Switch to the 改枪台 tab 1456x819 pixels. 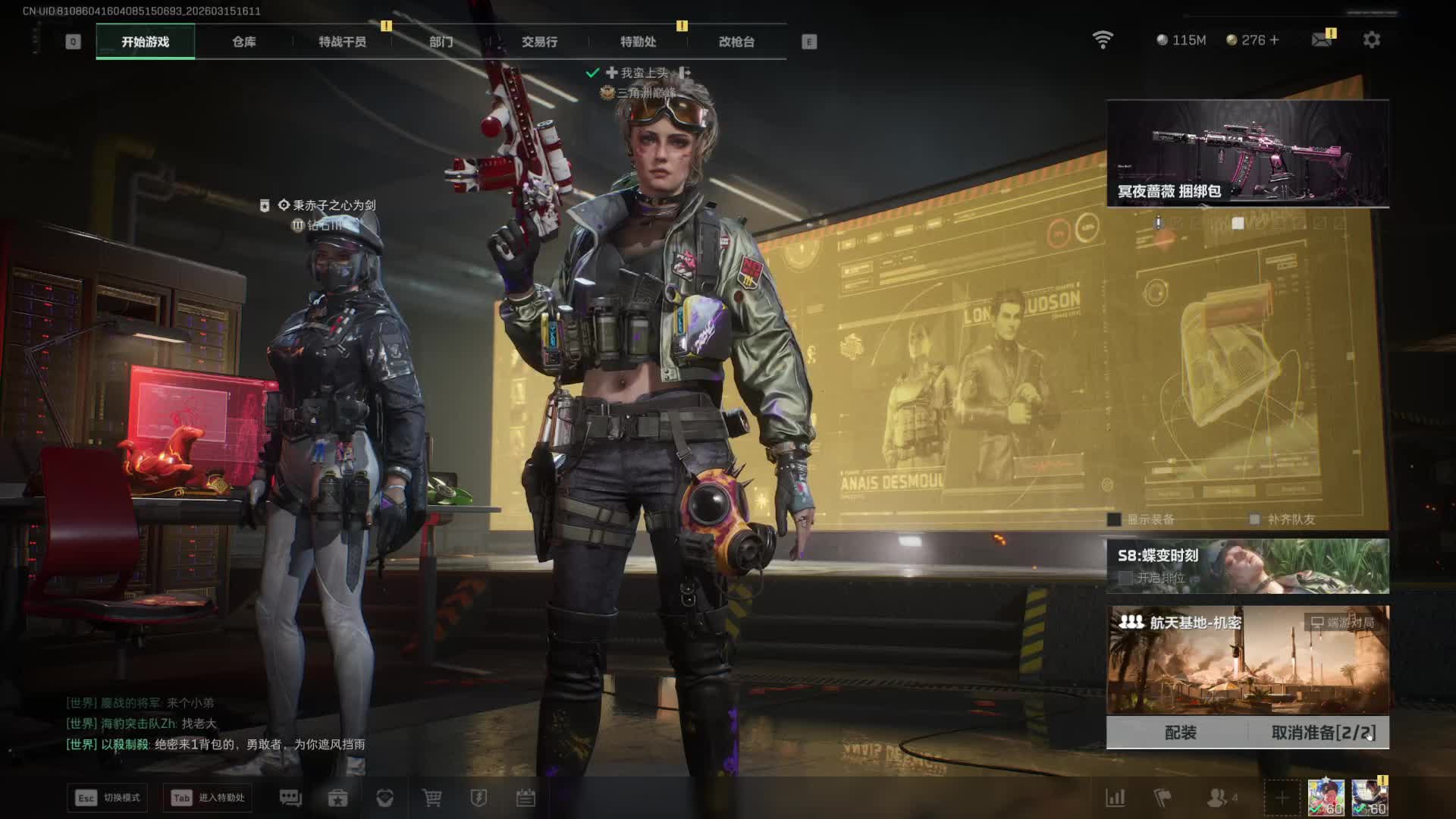tap(736, 42)
